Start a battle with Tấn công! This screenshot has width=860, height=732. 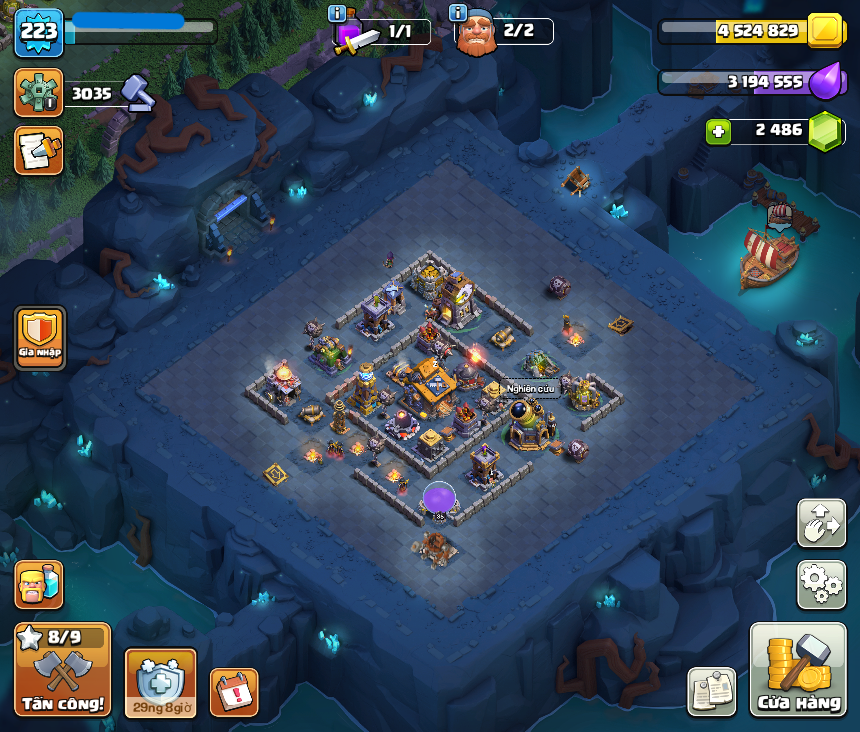[62, 669]
